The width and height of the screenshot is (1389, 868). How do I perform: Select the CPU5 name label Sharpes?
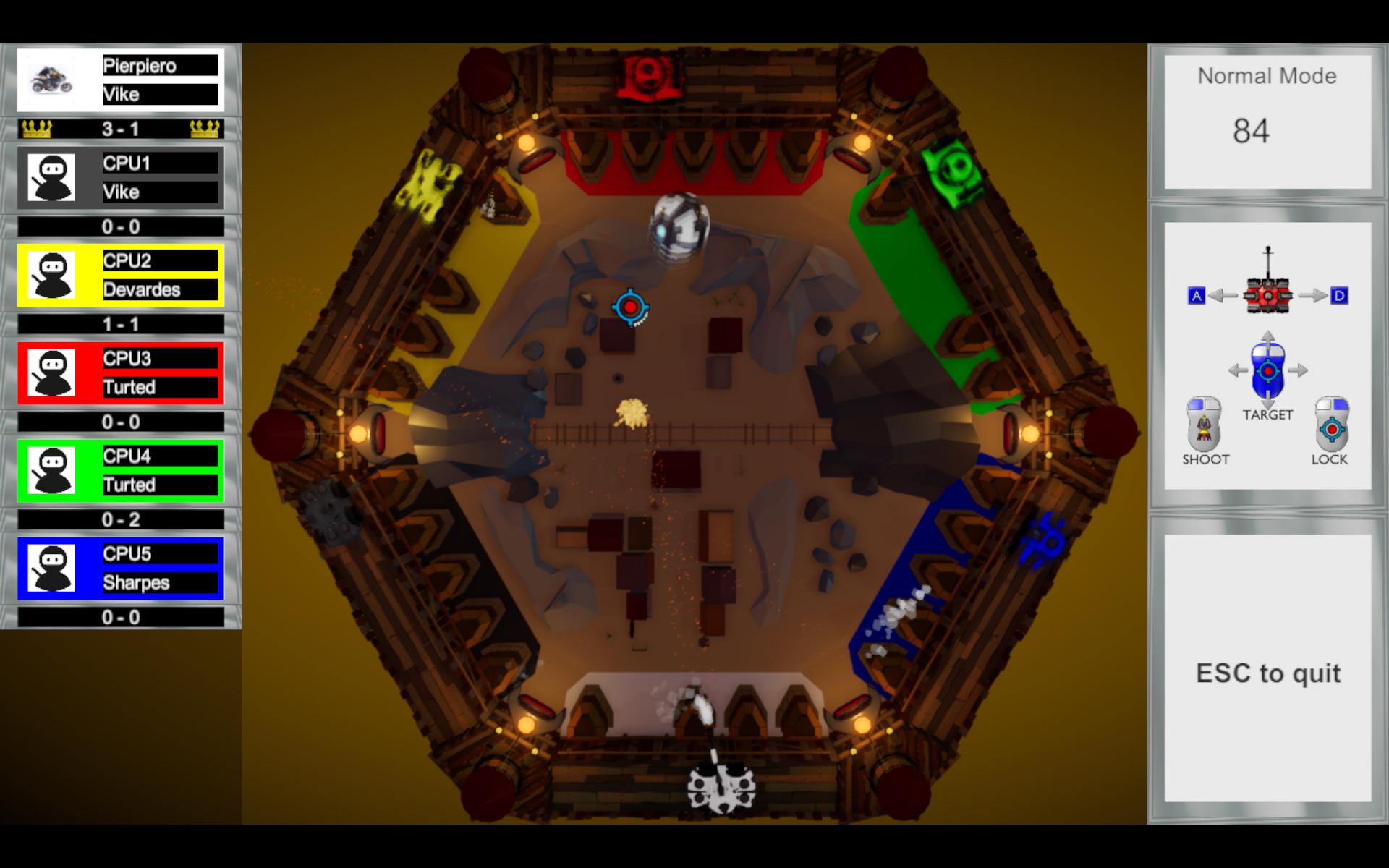161,582
